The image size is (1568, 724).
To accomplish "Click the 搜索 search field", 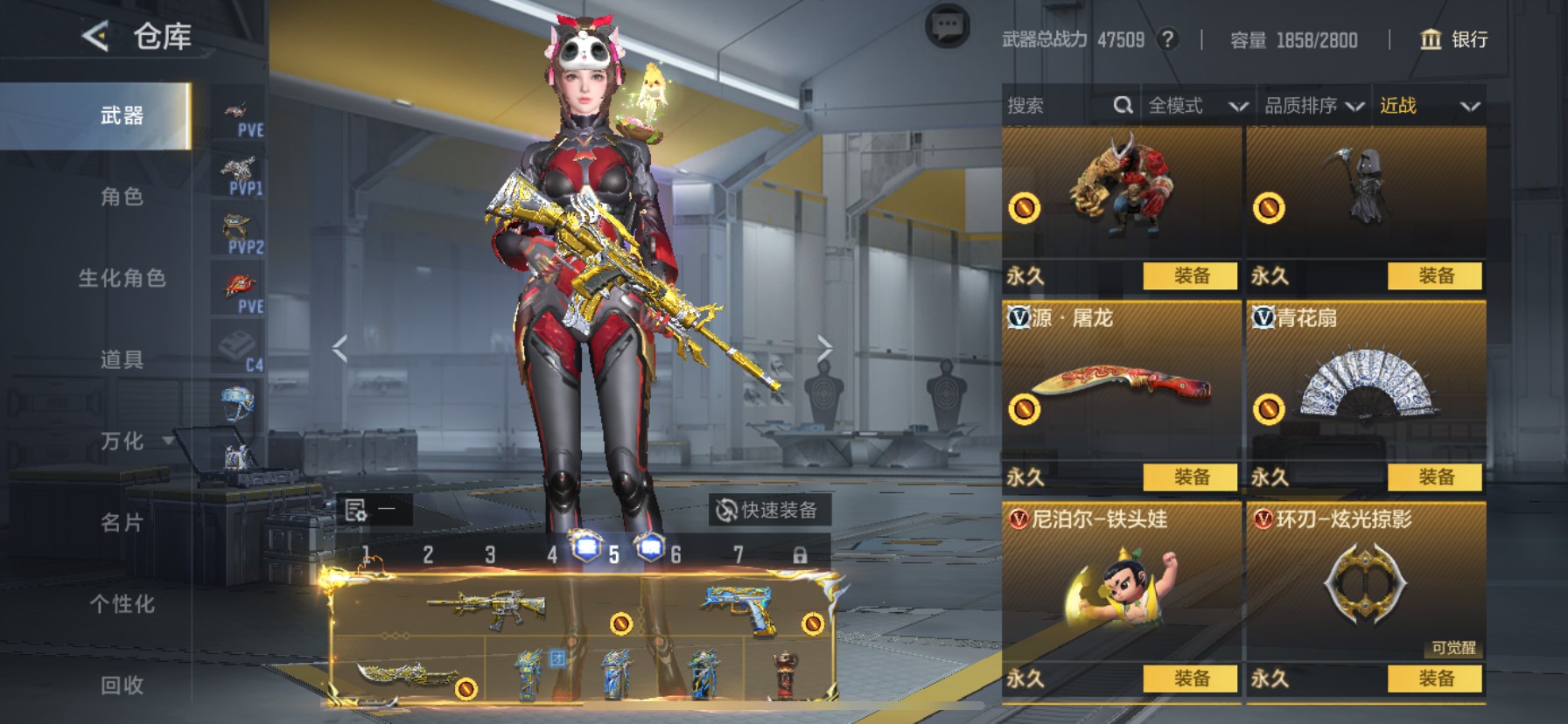I will point(1054,106).
